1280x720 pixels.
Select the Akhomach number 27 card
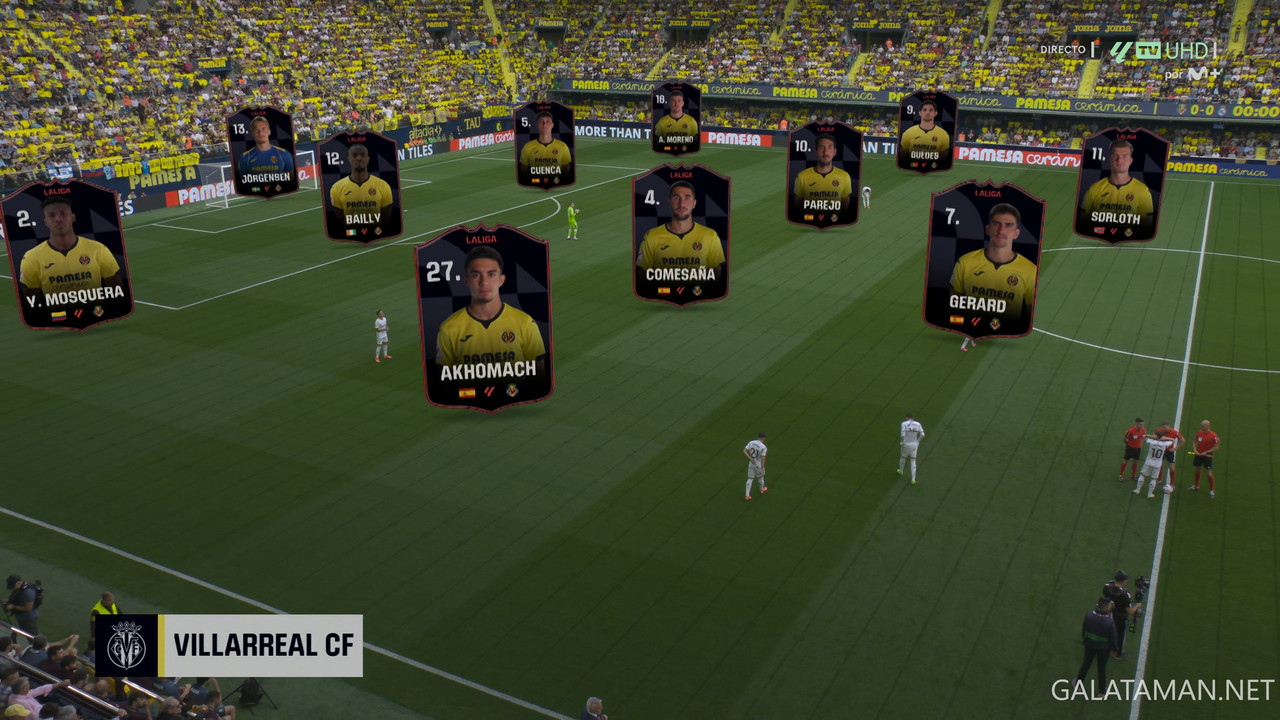(x=485, y=317)
